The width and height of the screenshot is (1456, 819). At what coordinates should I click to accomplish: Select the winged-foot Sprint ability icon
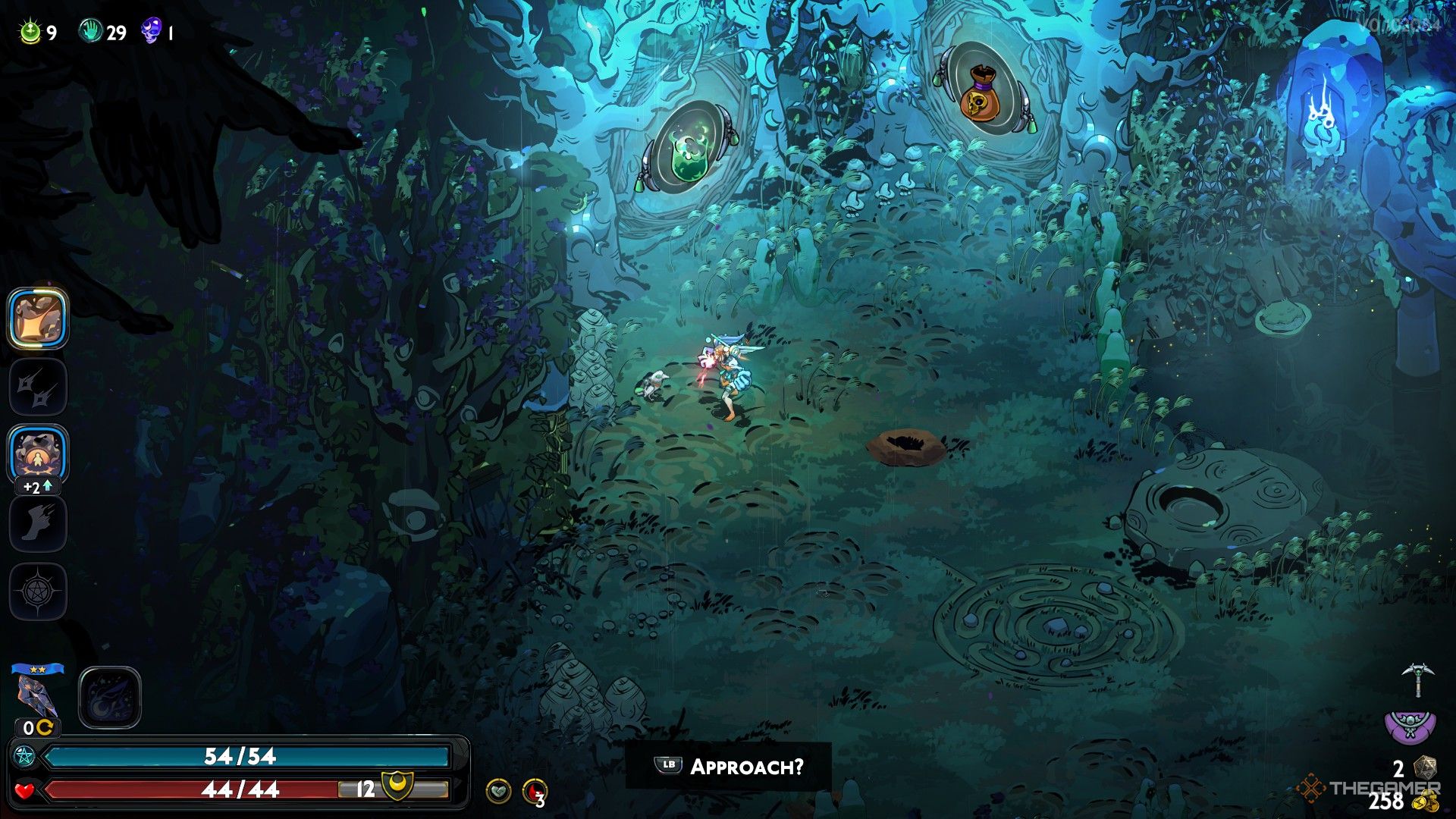37,522
